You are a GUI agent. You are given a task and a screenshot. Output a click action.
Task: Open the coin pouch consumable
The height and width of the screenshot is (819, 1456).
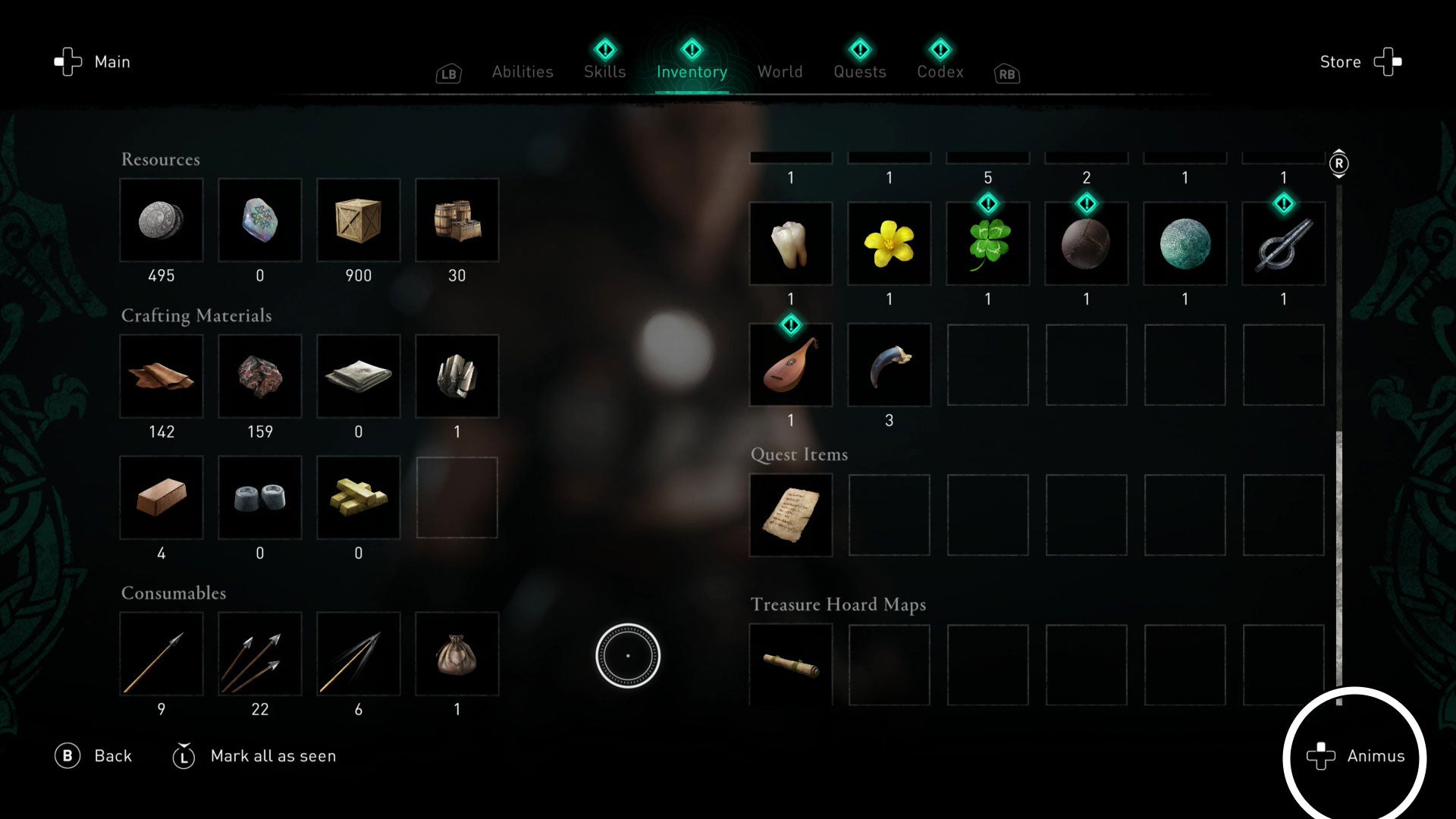457,654
